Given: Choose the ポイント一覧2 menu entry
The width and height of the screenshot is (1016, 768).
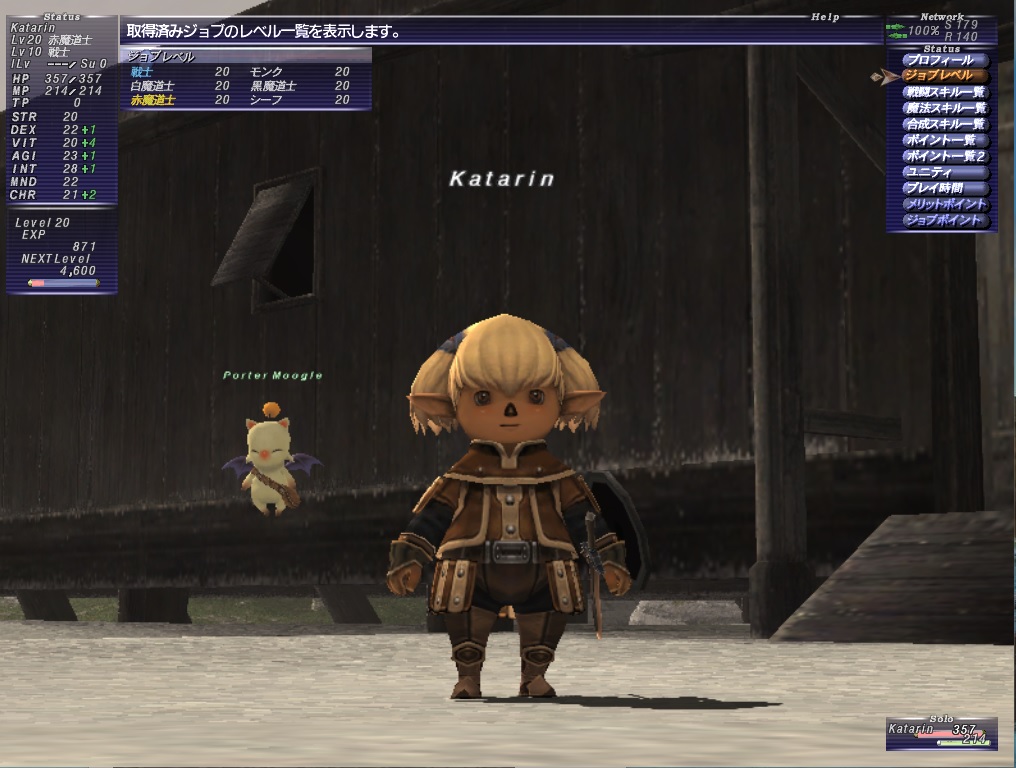Looking at the screenshot, I should pos(944,156).
